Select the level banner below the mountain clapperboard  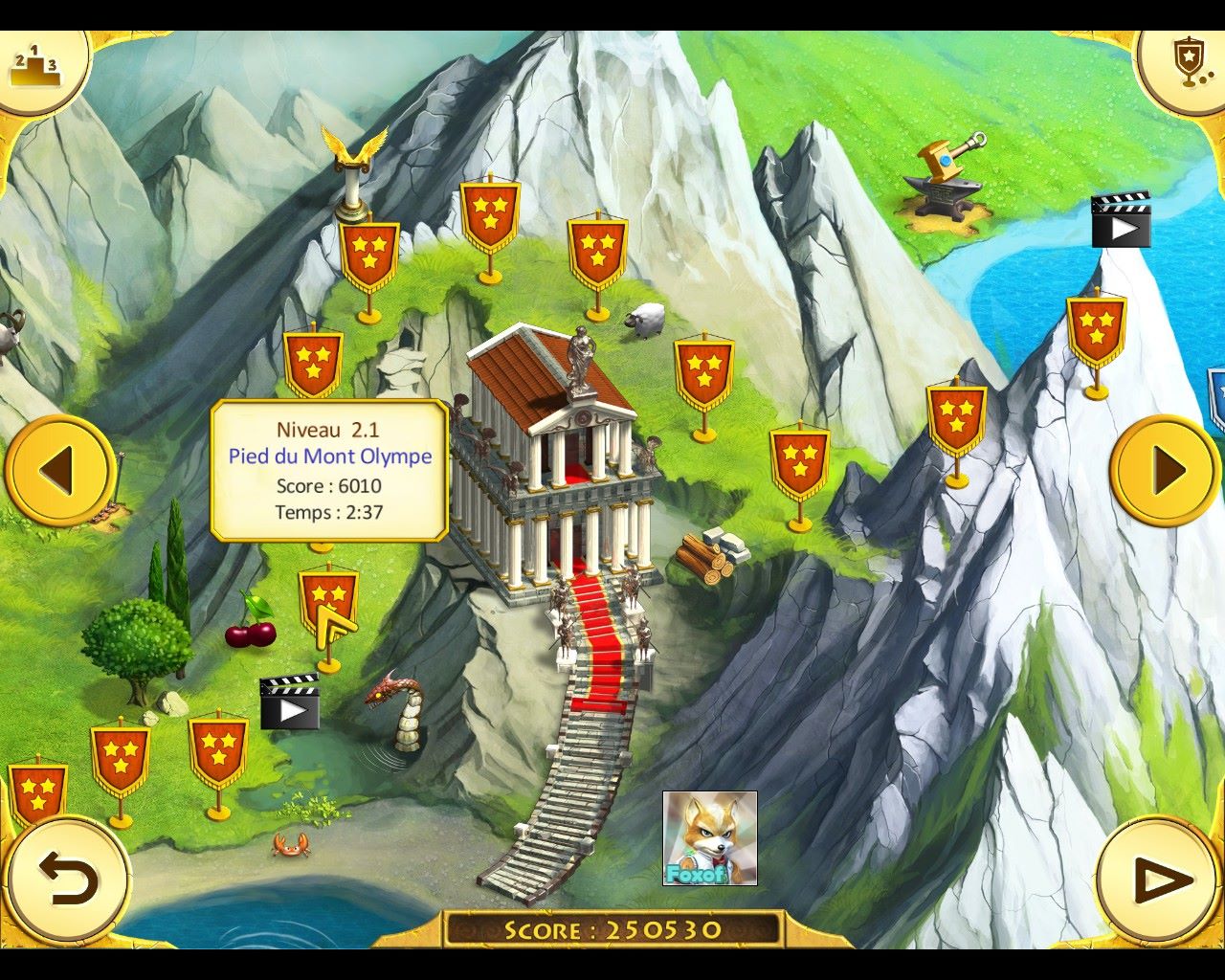point(1096,331)
